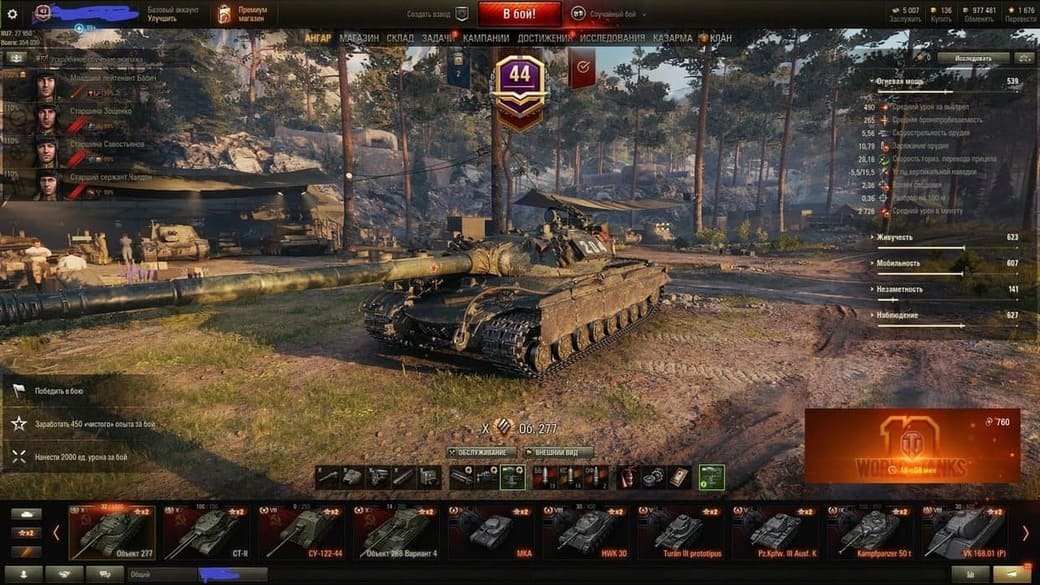This screenshot has height=585, width=1040.
Task: Open the «Магазин» tab
Action: click(x=359, y=38)
